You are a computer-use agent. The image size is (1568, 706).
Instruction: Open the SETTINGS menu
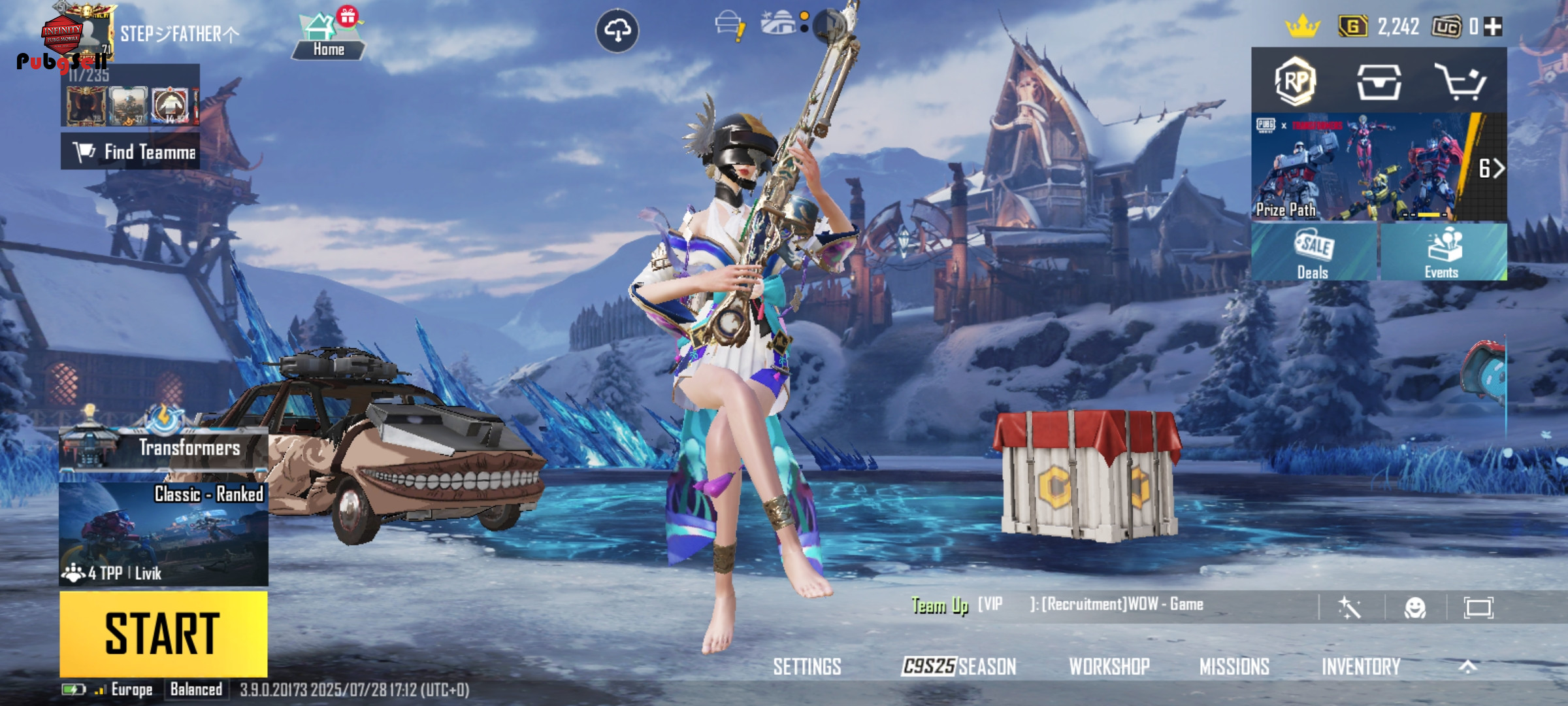pyautogui.click(x=807, y=666)
